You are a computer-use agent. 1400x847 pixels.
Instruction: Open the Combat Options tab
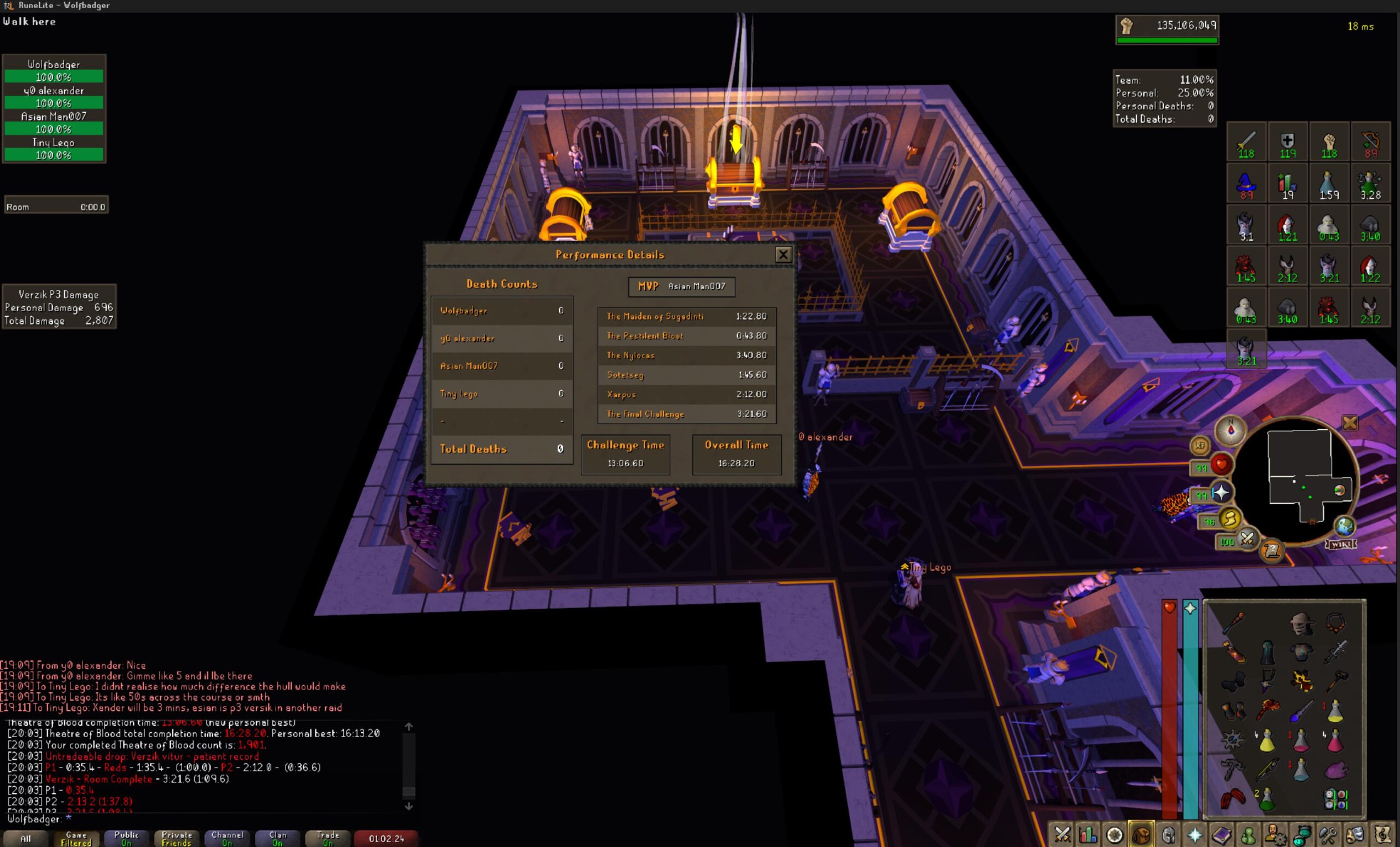1061,834
